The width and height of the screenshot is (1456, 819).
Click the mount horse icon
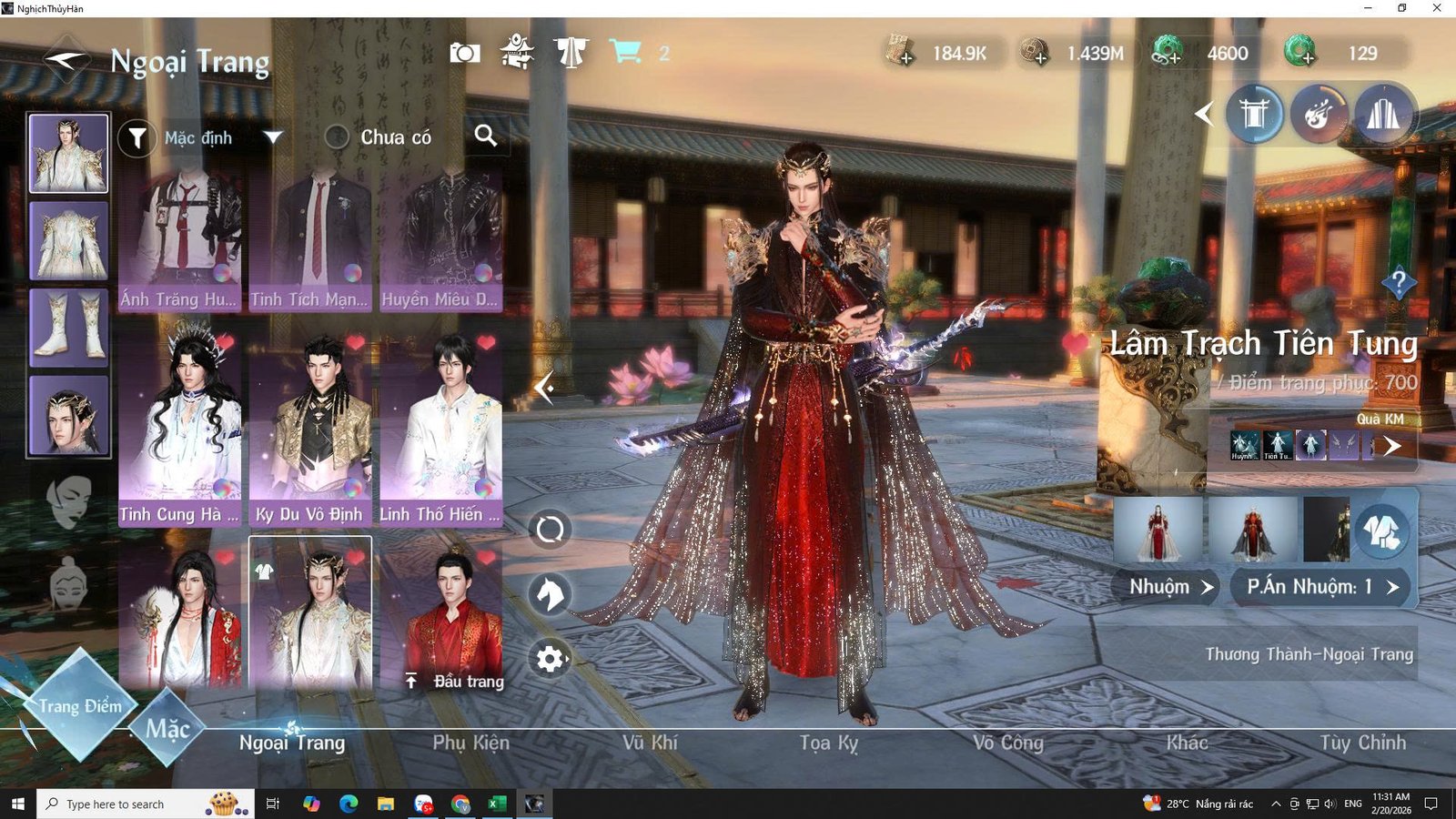[x=550, y=594]
